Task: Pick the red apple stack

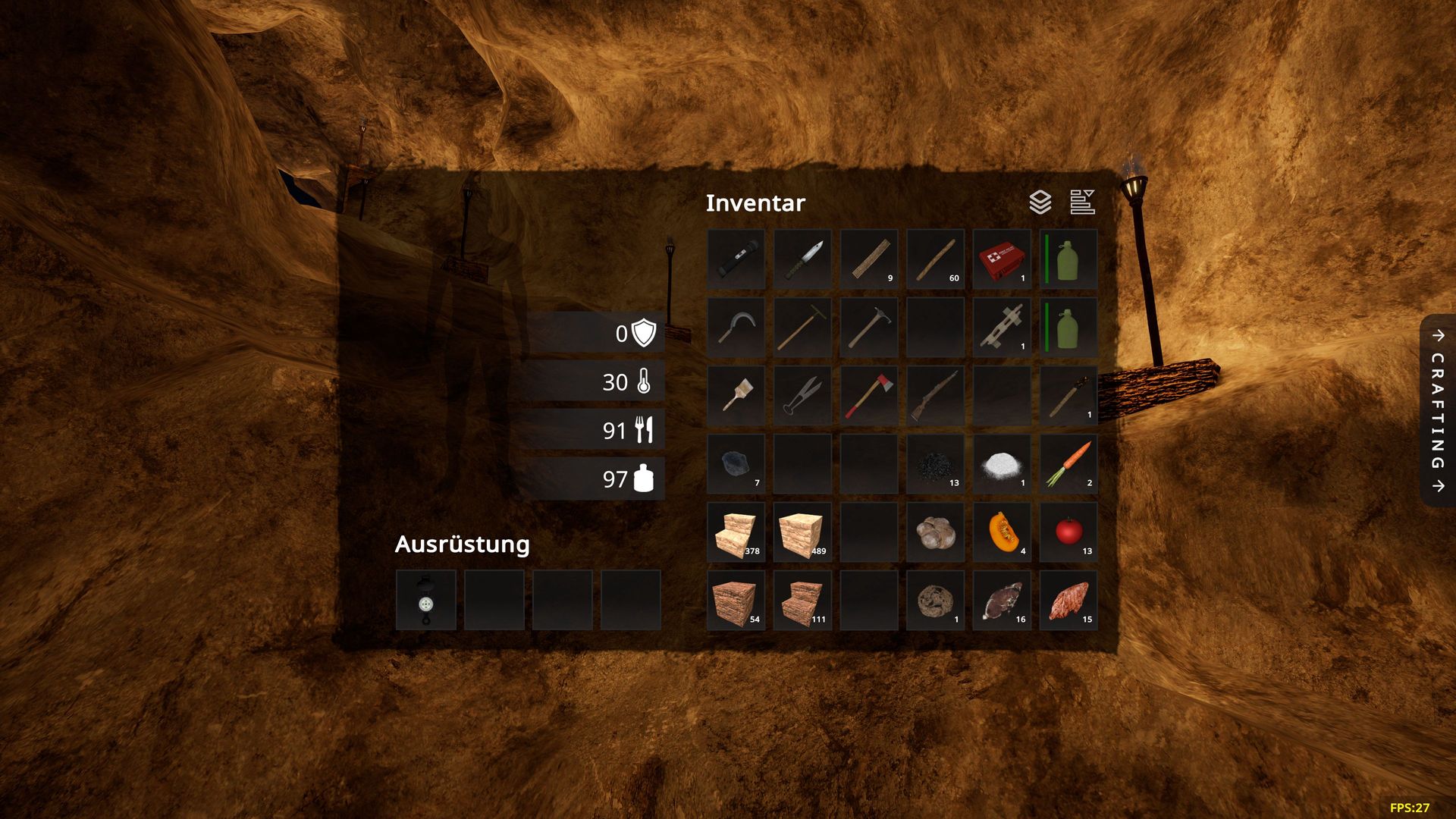Action: pos(1068,532)
